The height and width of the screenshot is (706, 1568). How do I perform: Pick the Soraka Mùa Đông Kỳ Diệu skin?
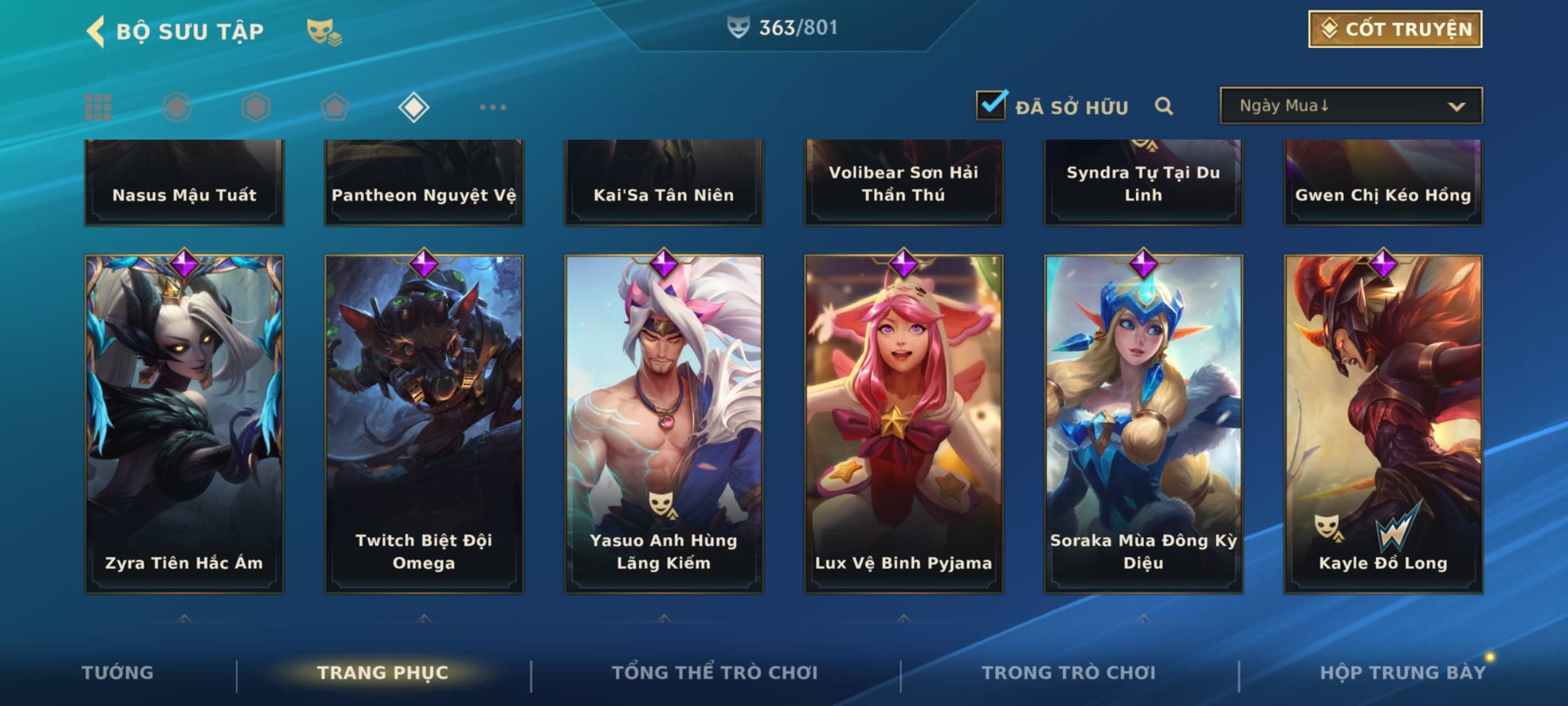1143,424
